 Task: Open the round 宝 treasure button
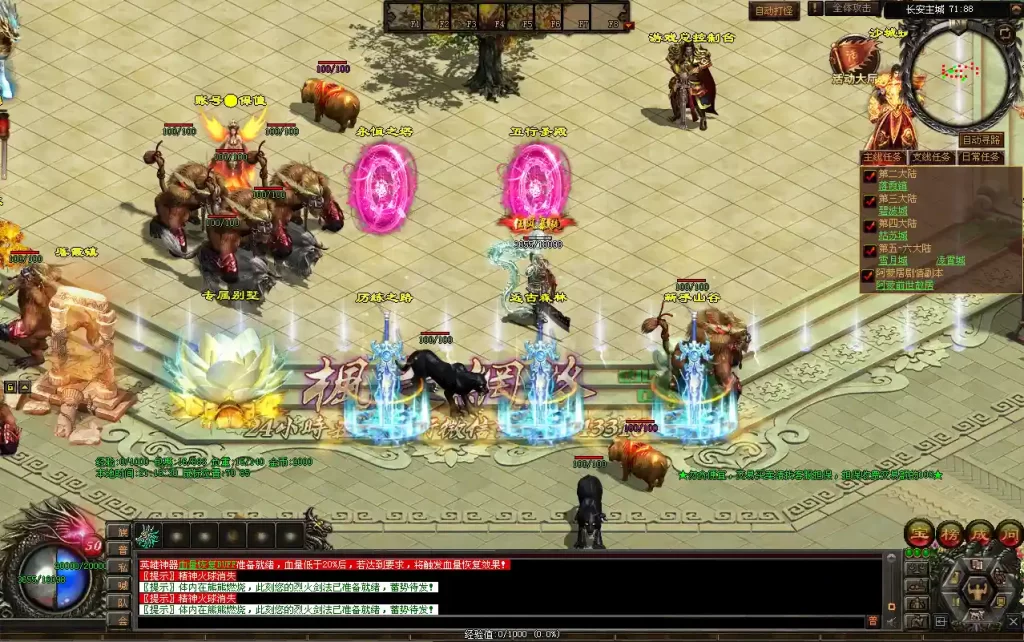tap(918, 533)
